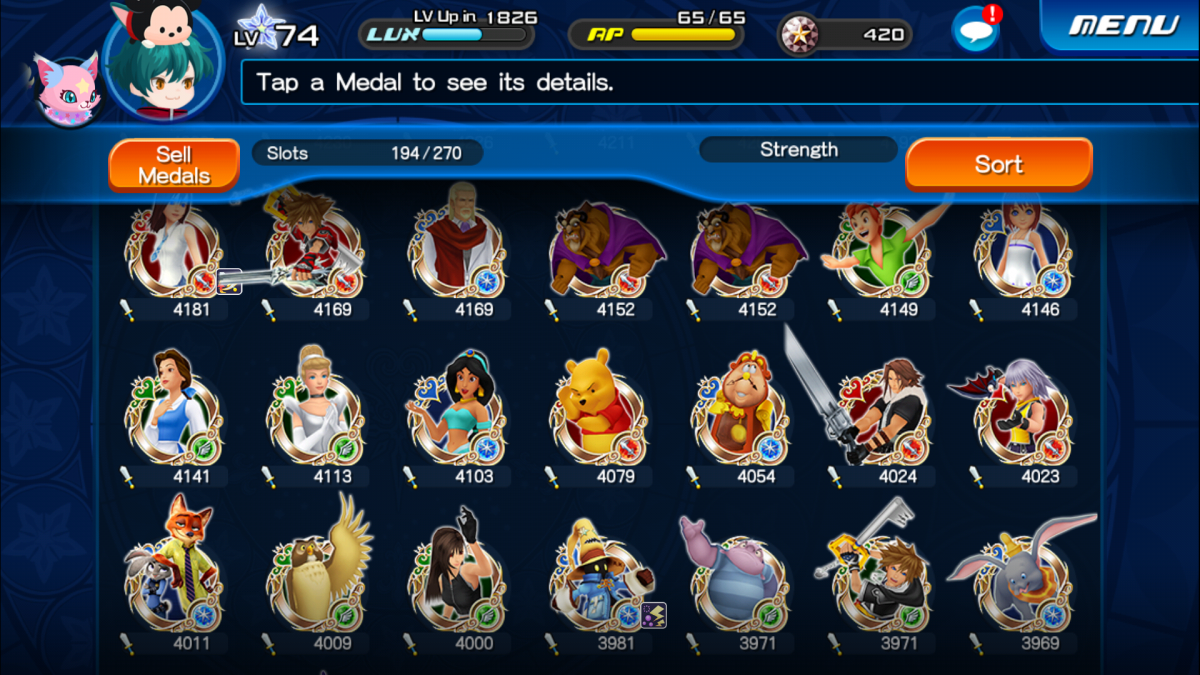Select the Leon medal with large sword

(878, 414)
